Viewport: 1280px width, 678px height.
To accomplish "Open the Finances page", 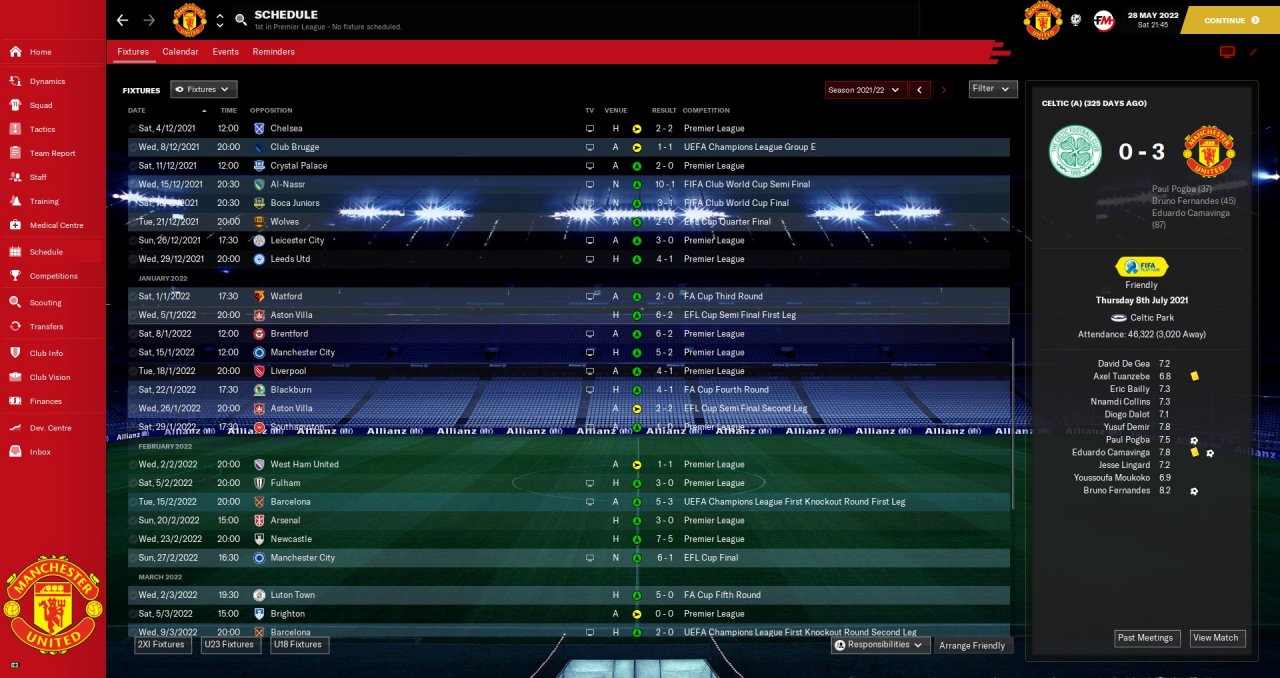I will point(45,401).
